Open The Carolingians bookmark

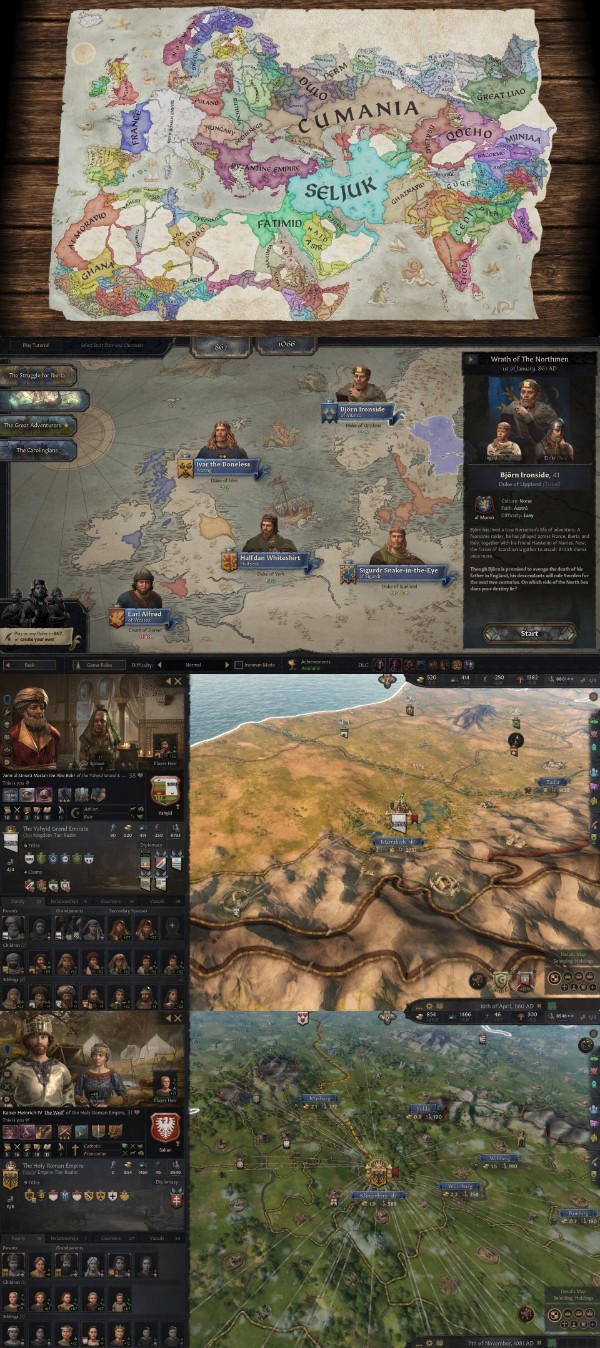tap(38, 451)
